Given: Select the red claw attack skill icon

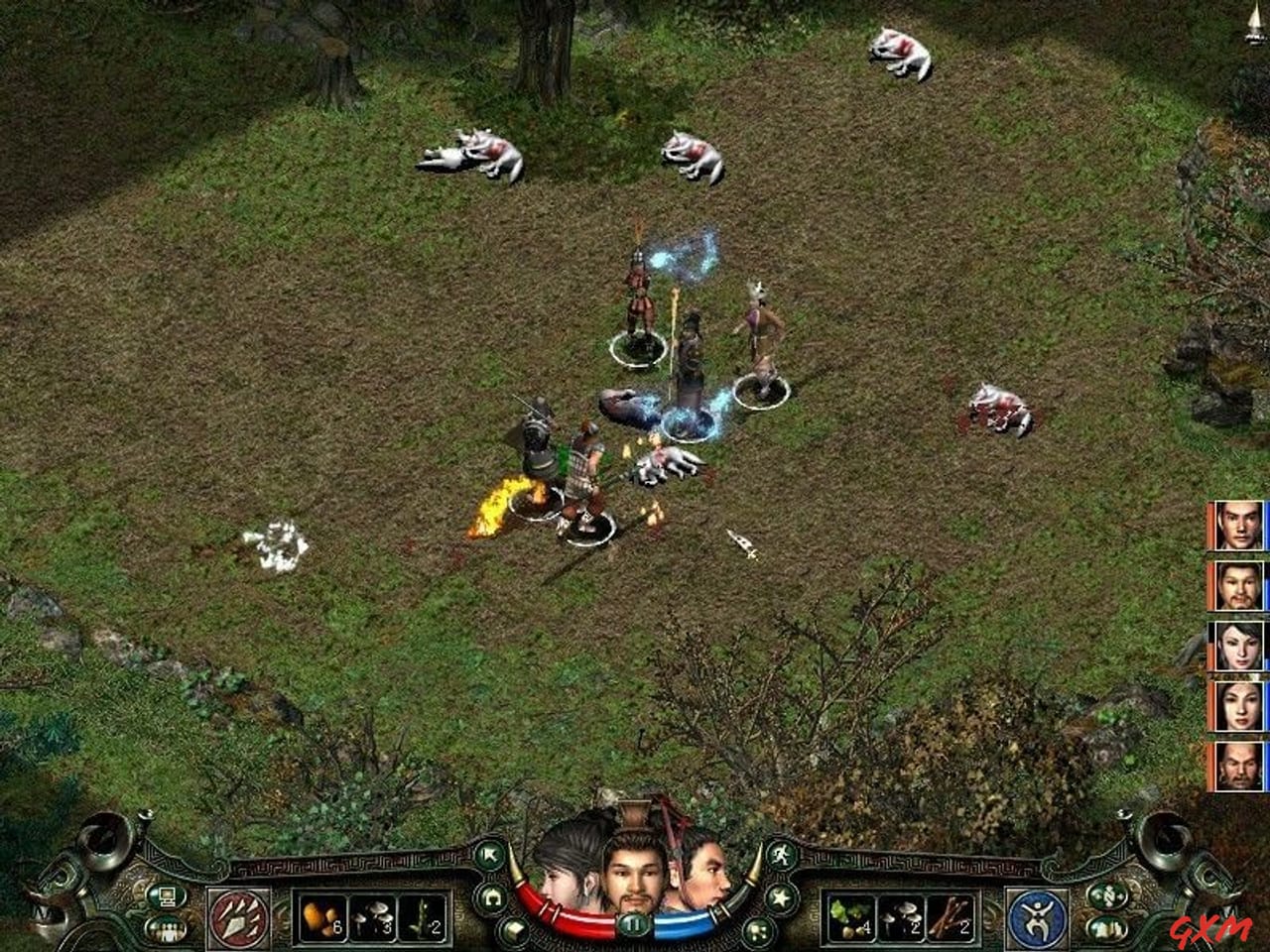Looking at the screenshot, I should [x=240, y=917].
